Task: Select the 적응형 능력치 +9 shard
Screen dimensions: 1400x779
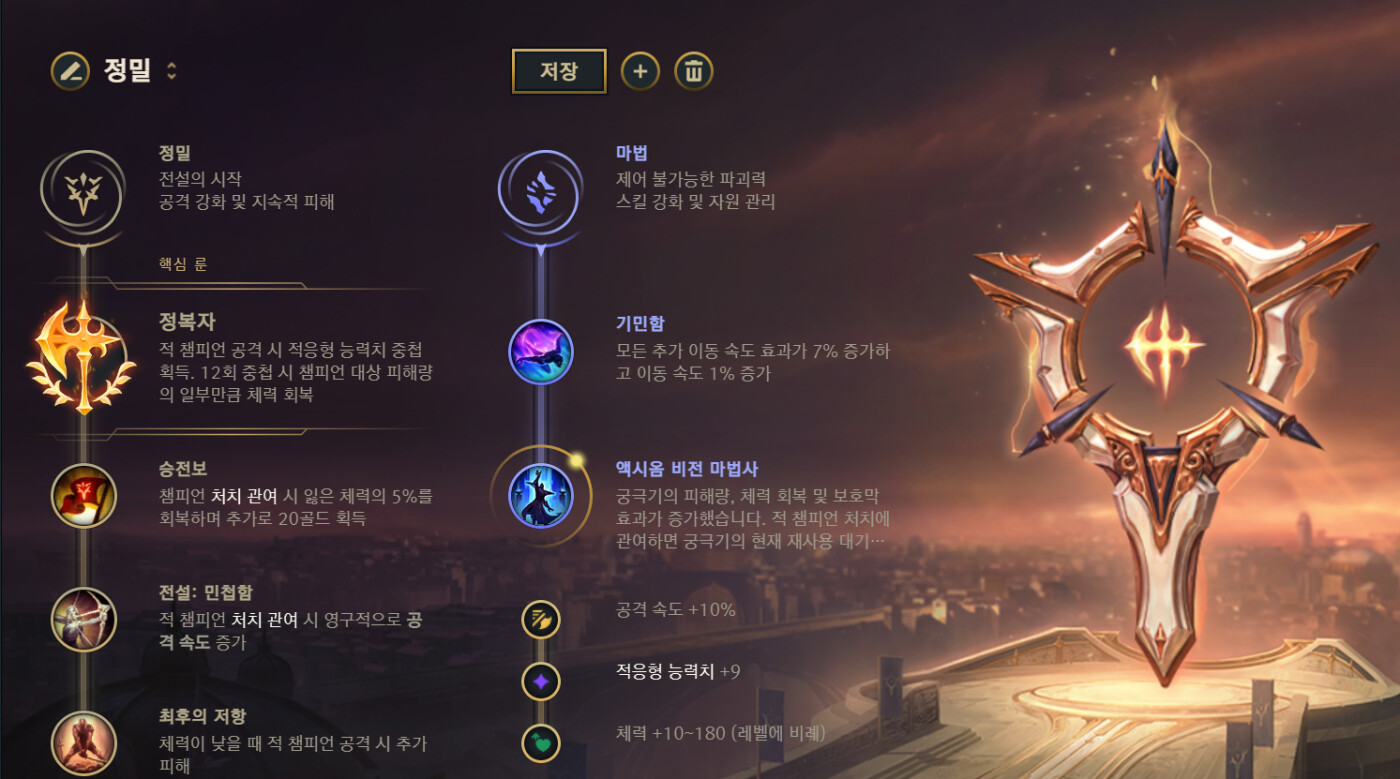Action: coord(541,682)
